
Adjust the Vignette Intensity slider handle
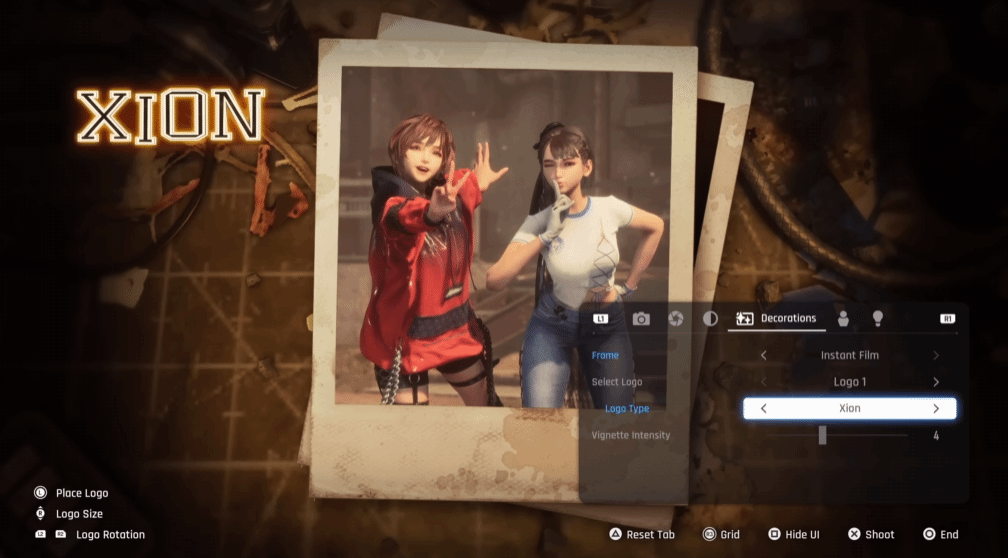[x=822, y=435]
